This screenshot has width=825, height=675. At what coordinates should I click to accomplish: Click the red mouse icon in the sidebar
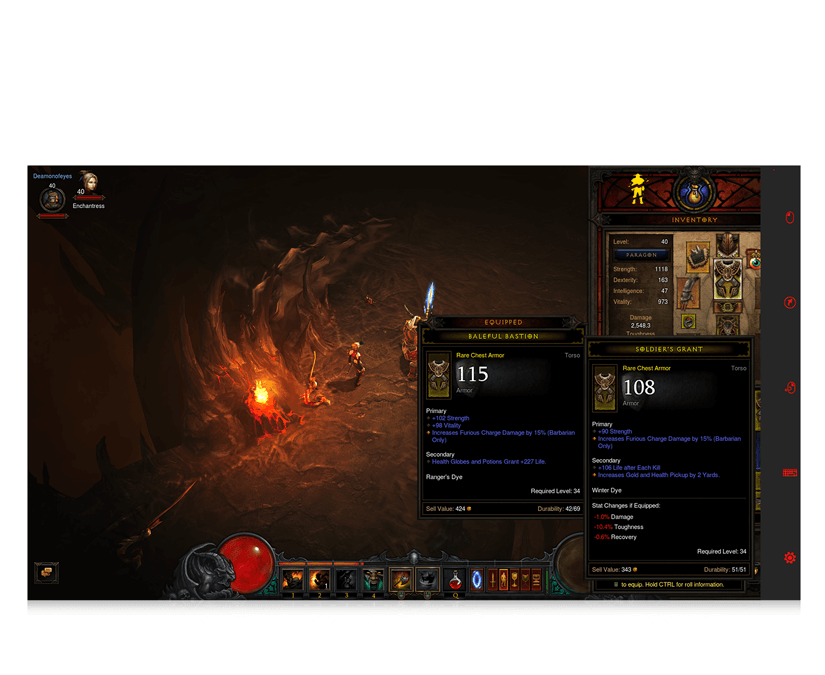pyautogui.click(x=790, y=216)
